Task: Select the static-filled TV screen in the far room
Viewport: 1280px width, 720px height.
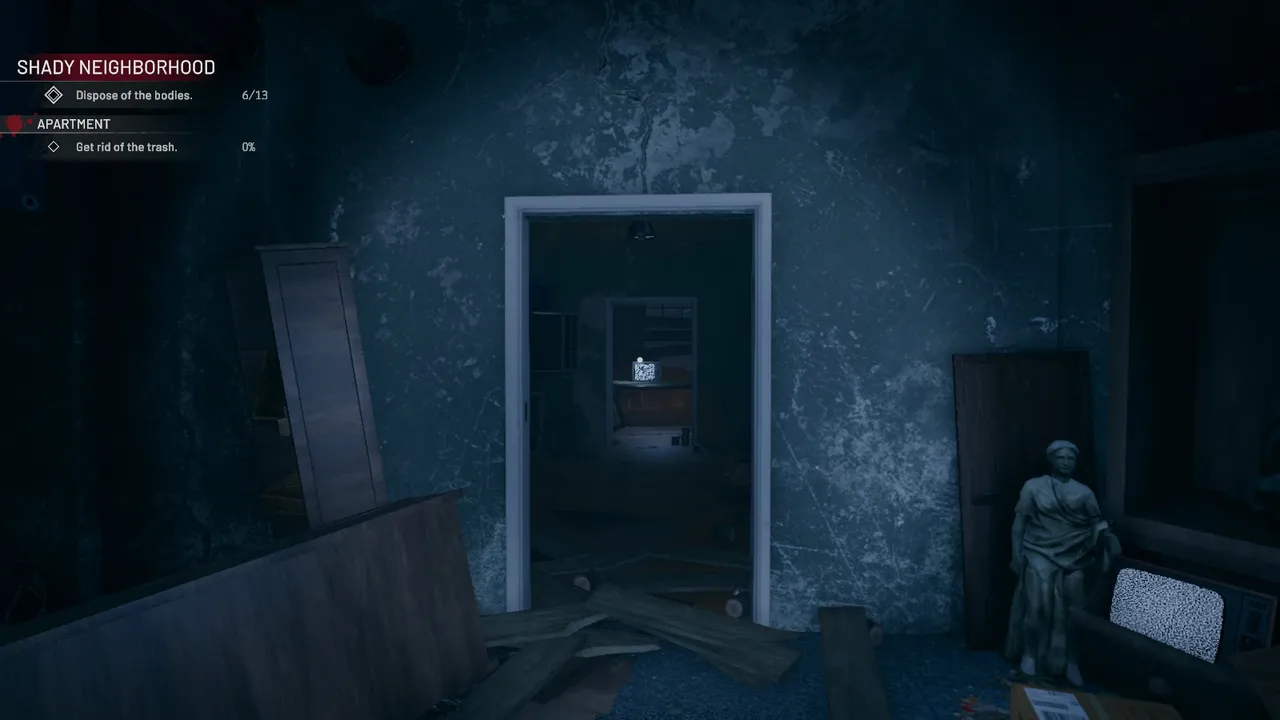Action: pos(644,372)
